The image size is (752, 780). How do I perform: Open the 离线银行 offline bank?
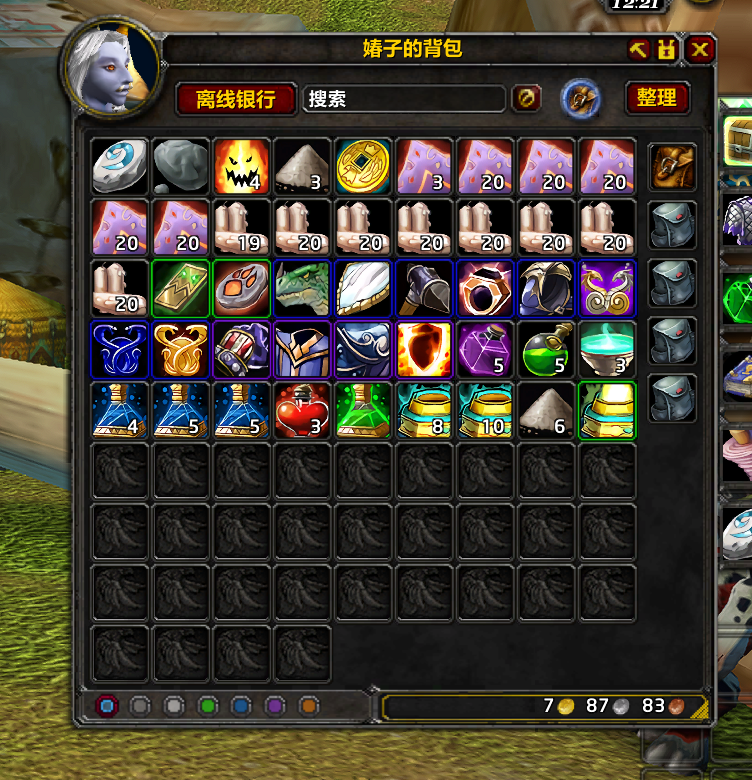point(236,98)
